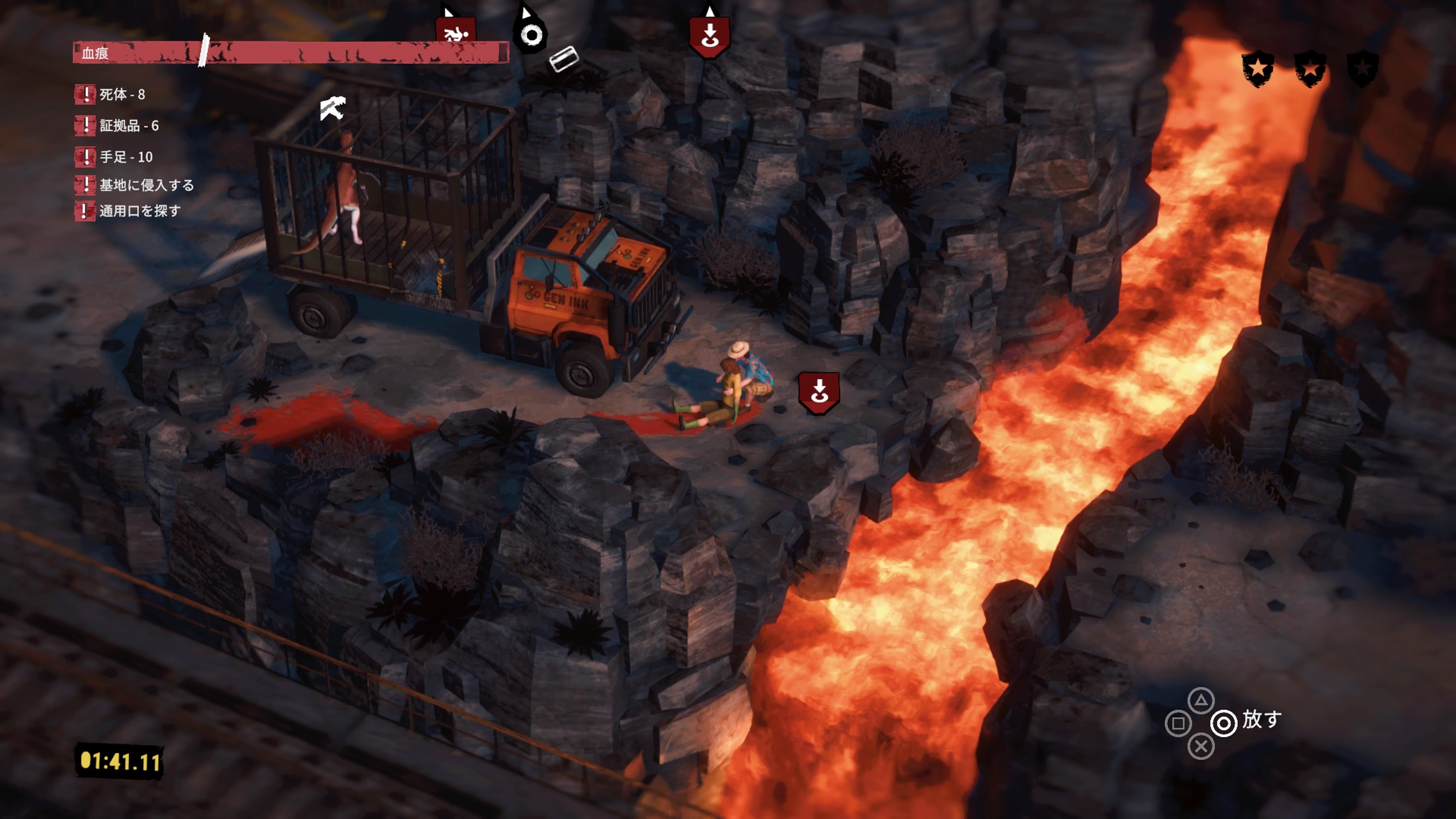1456x819 pixels.
Task: Select the 証拠品 - 6 objective entry
Action: (128, 126)
